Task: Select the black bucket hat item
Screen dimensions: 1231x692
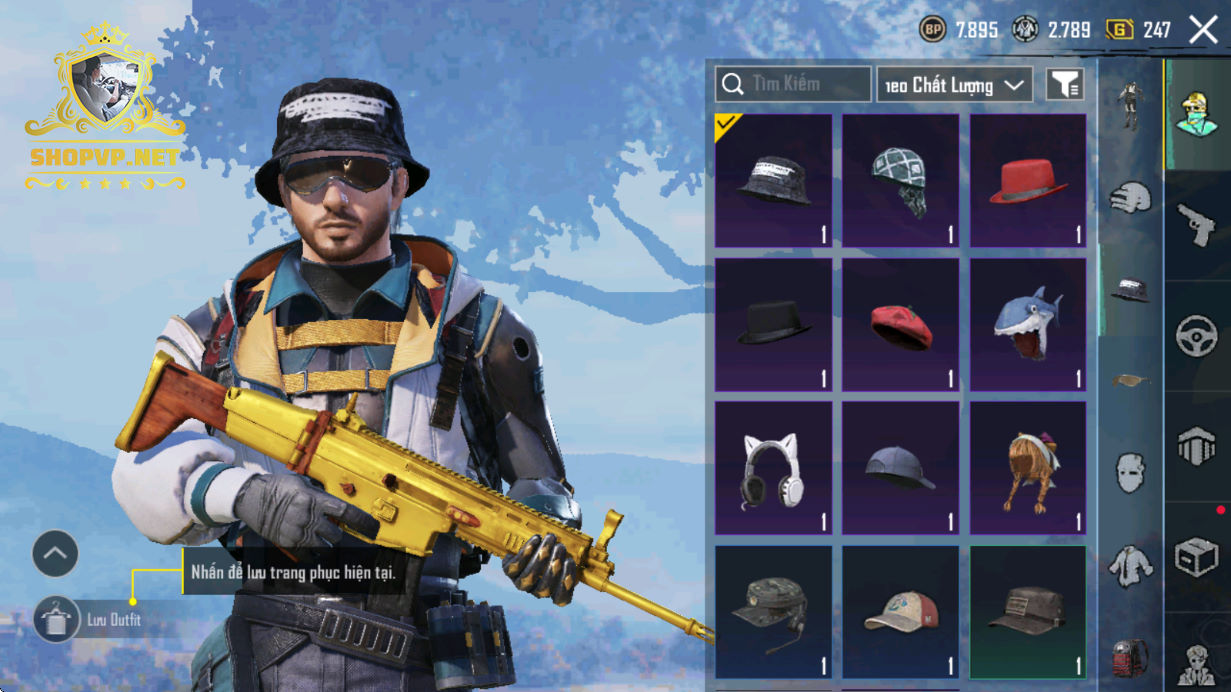Action: point(773,180)
